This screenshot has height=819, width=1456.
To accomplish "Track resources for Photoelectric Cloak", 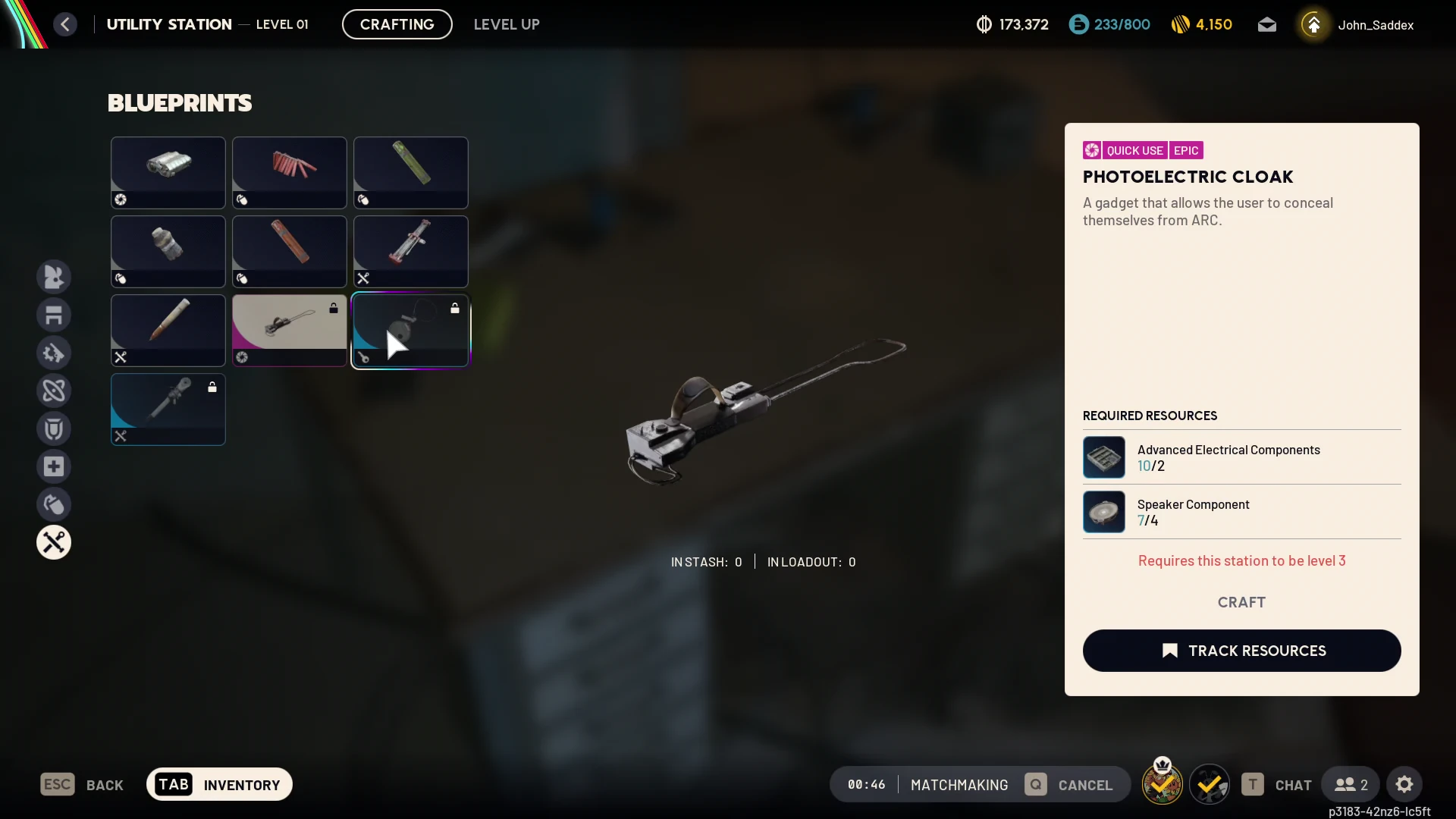I will 1241,651.
